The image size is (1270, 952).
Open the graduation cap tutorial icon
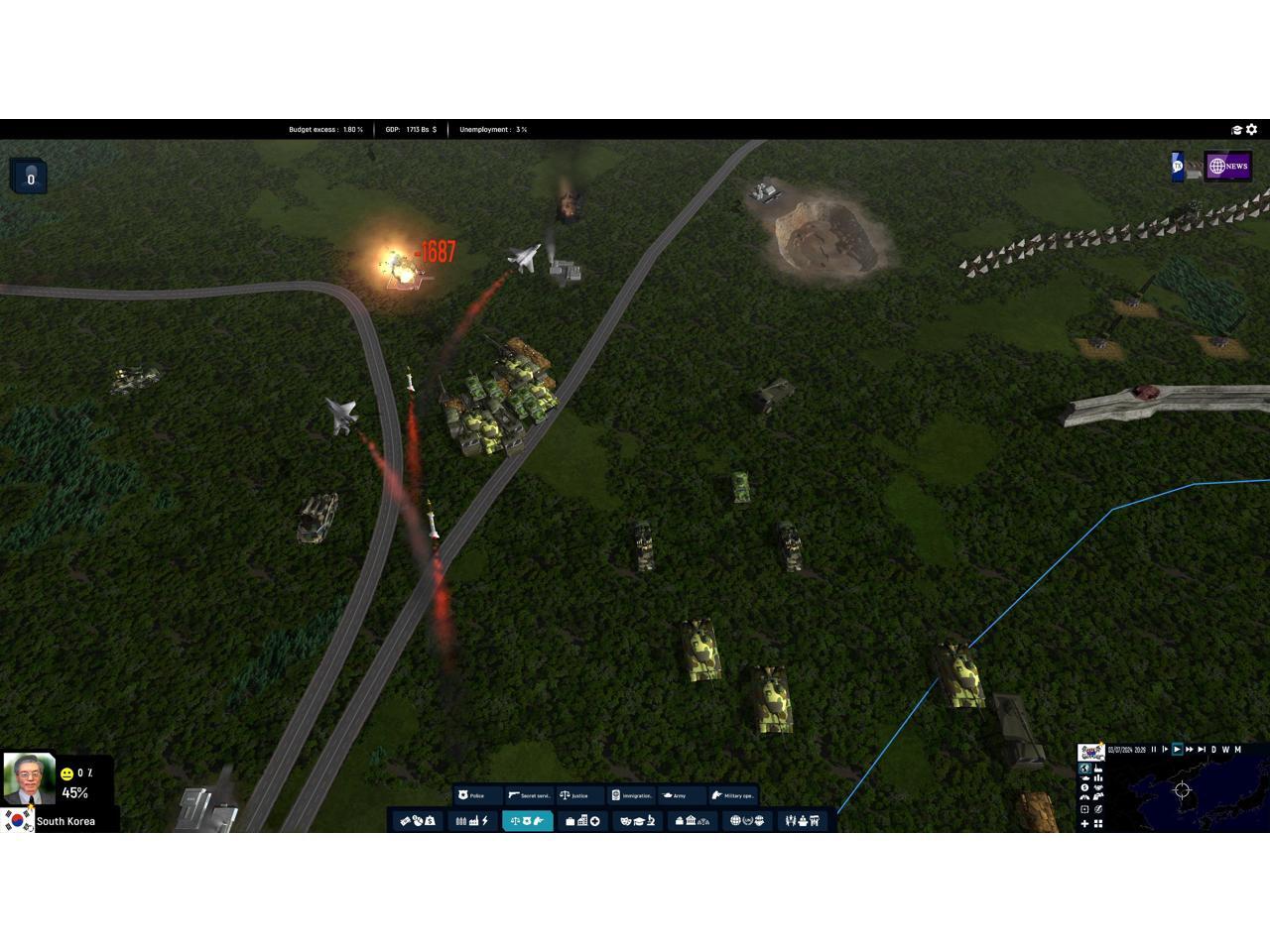tap(1237, 130)
